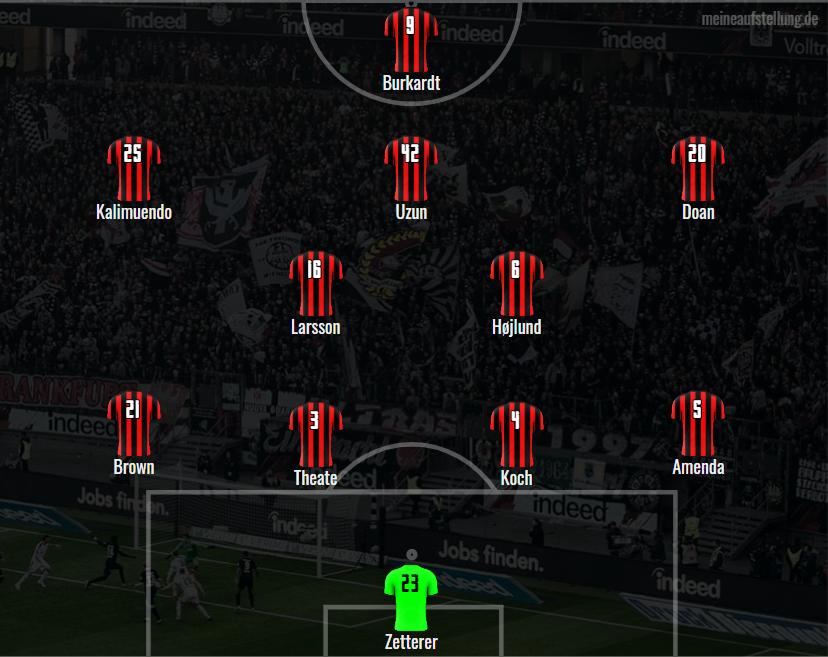Select Amenda's number 5 jersey
Screen dimensions: 828x657
697,423
